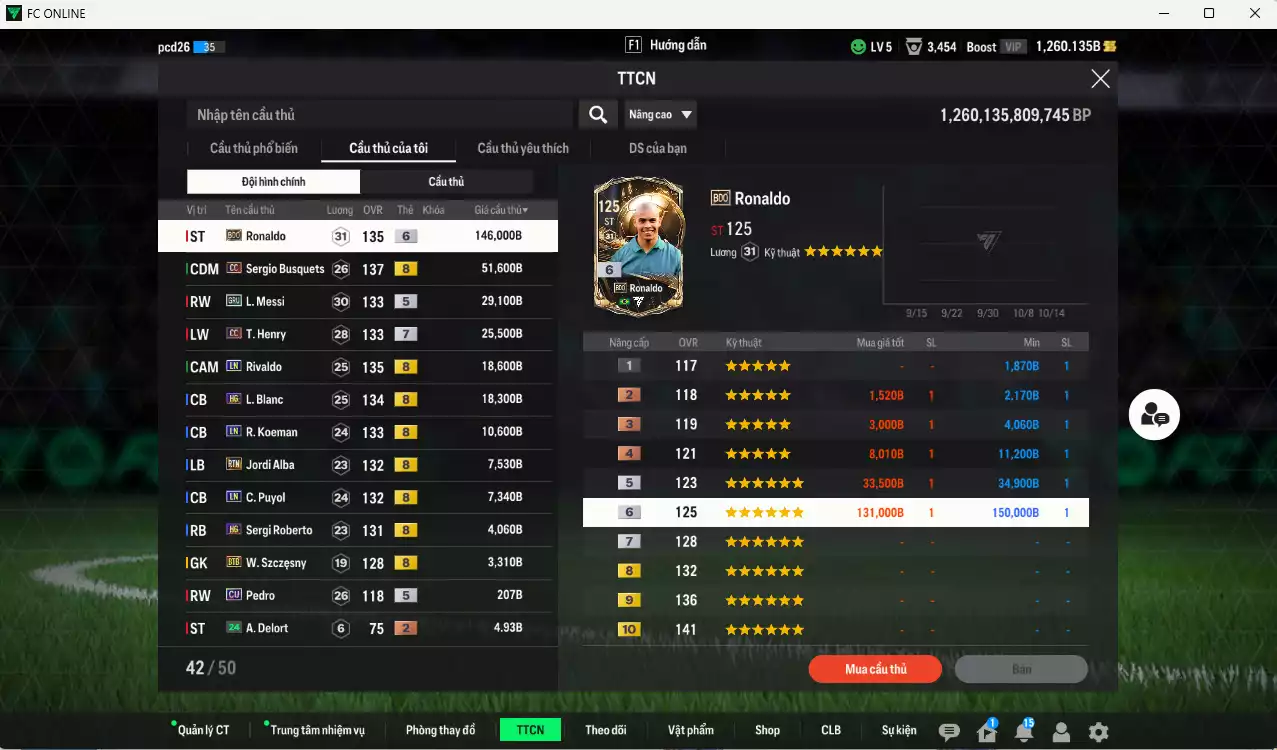The image size is (1277, 750).
Task: Select the Cầu thủ sub-tab
Action: (446, 182)
